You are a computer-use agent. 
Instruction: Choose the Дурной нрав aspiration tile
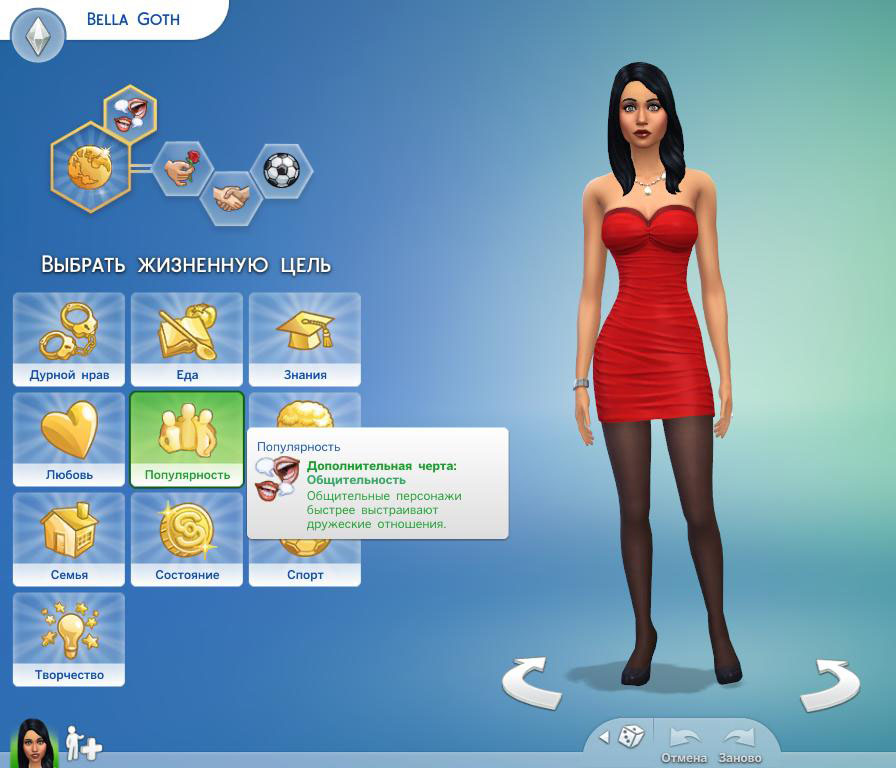point(69,339)
